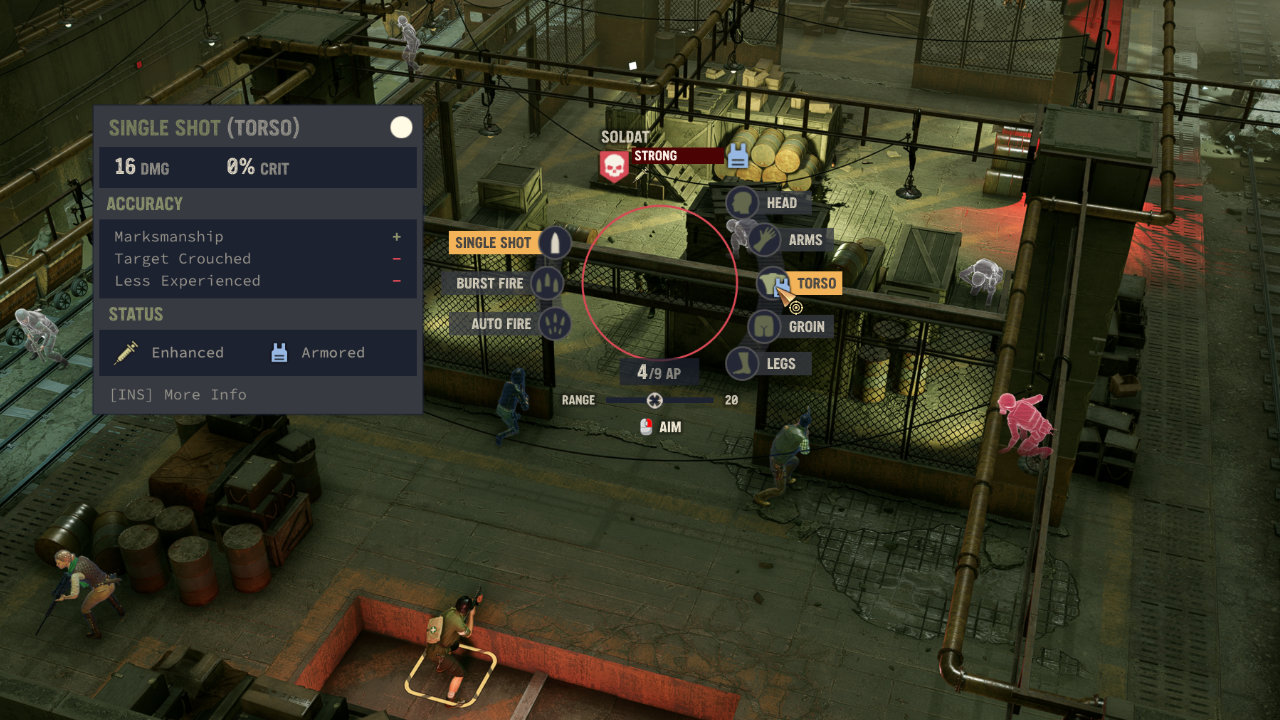This screenshot has height=720, width=1280.
Task: Pick Groin as shot target
Action: [x=791, y=326]
